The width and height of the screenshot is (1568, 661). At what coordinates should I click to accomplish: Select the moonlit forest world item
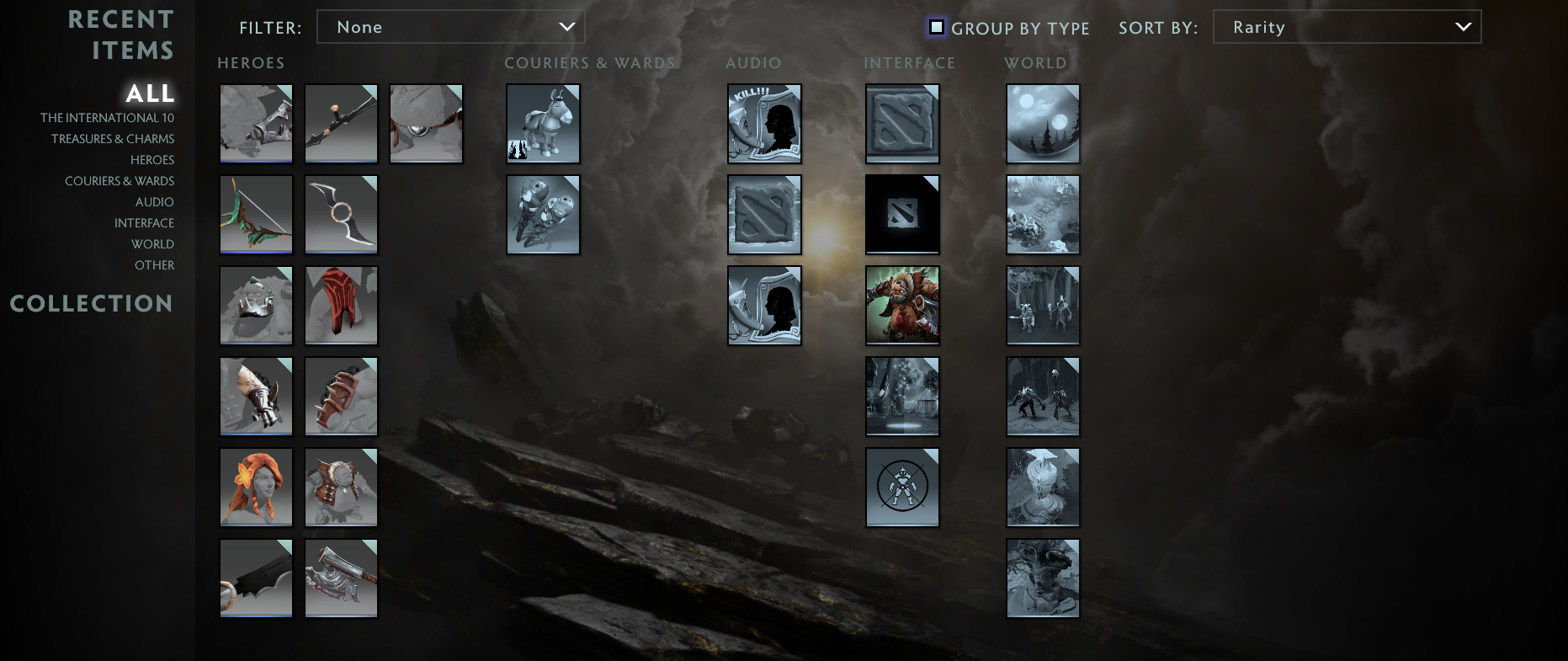pos(1042,123)
